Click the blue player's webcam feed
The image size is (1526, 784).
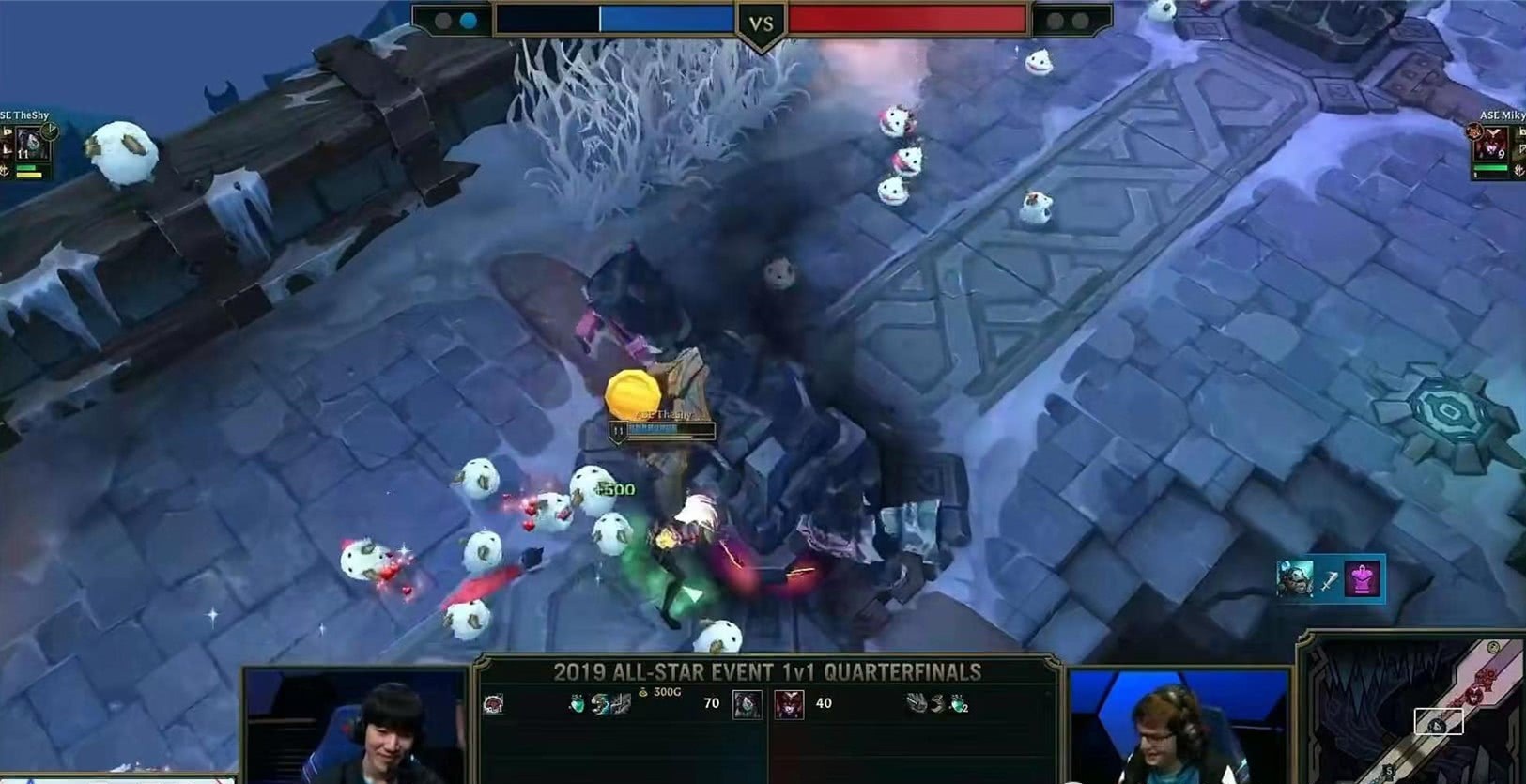(x=355, y=726)
